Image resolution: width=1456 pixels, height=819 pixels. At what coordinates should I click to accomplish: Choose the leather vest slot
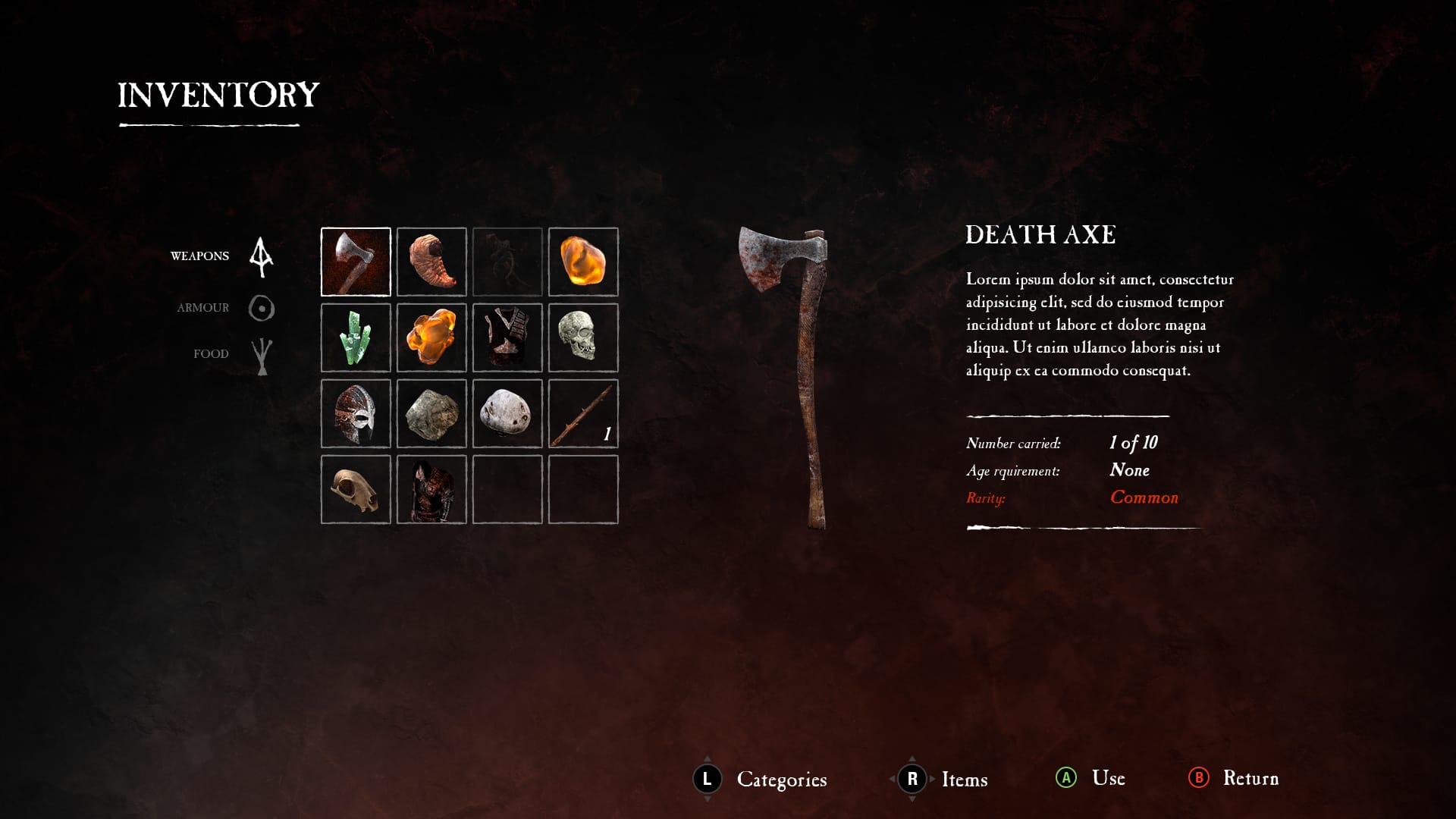click(507, 337)
